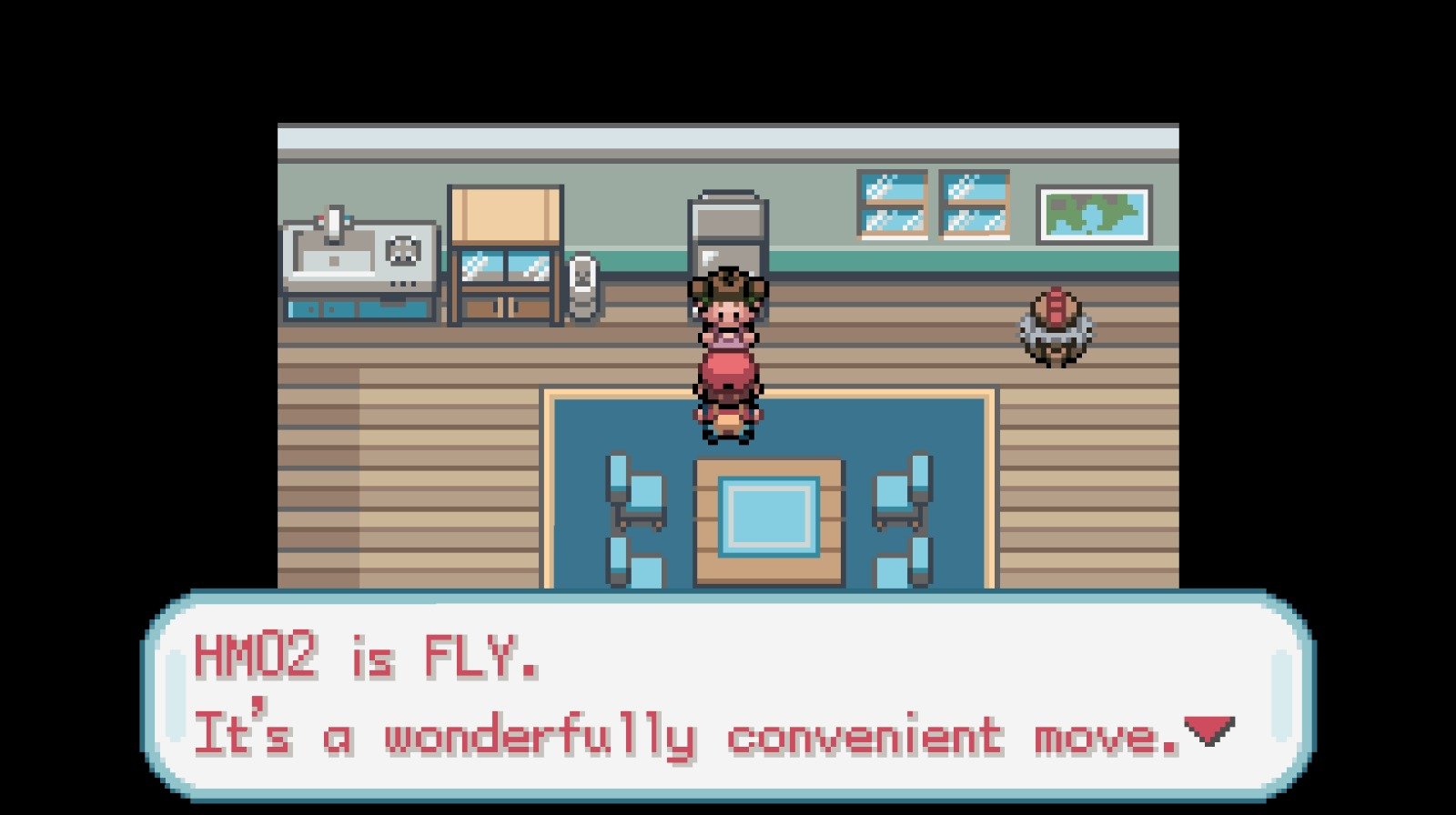The image size is (1456, 815).
Task: Click the red dialogue continue arrow
Action: click(1208, 729)
